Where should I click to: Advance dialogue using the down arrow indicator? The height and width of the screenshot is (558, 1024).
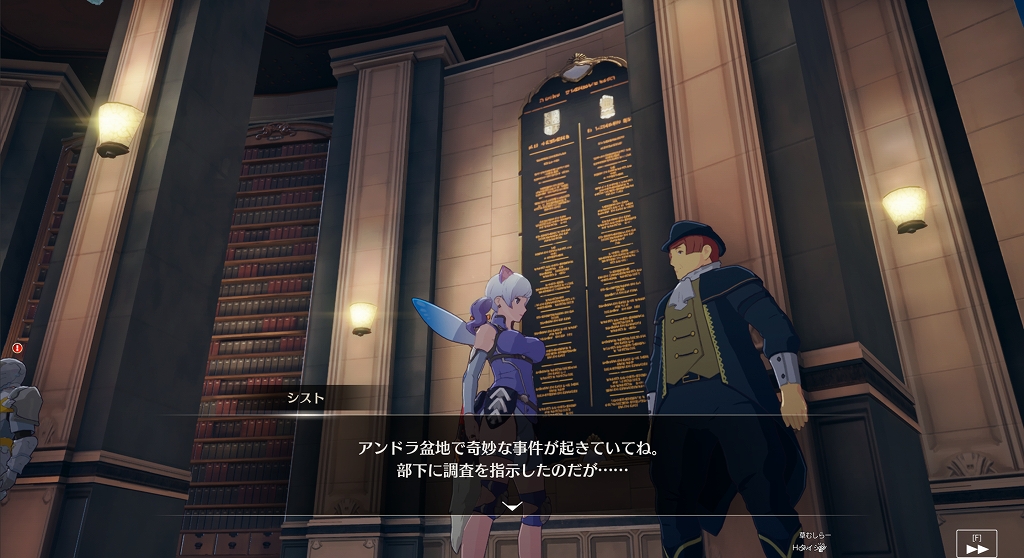point(512,506)
